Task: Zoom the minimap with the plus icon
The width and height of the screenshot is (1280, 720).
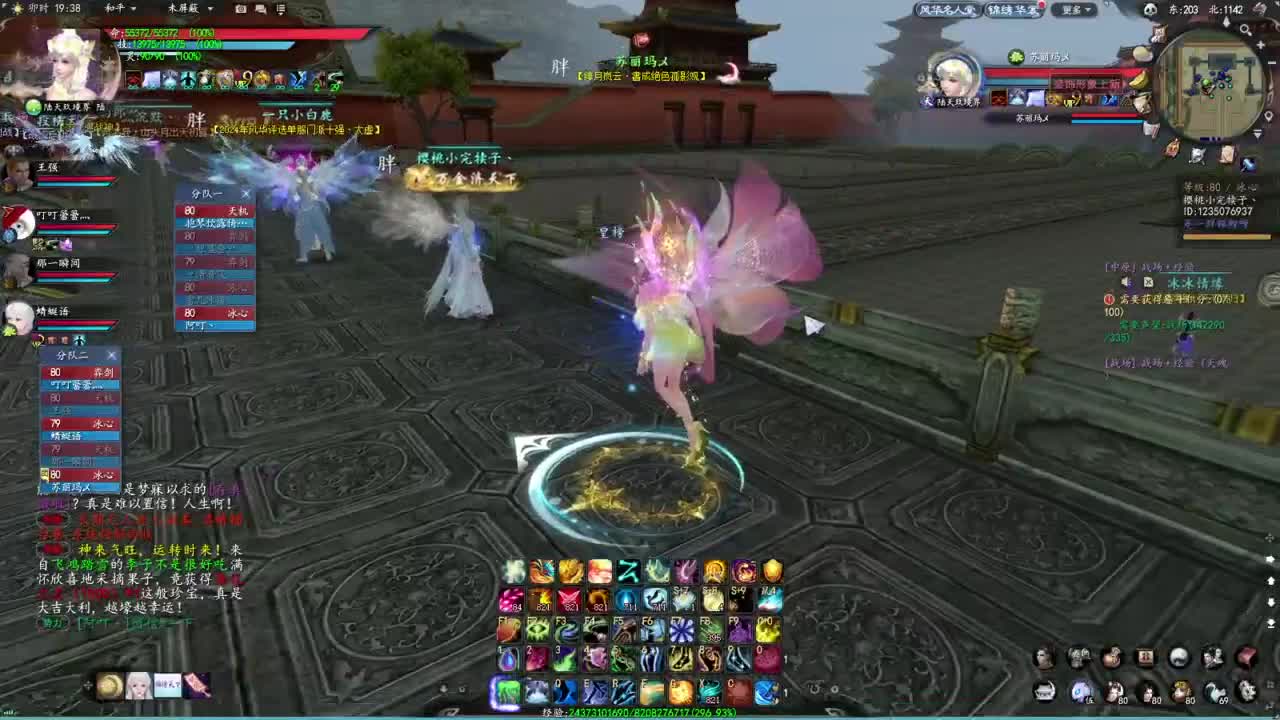Action: pos(1260,45)
